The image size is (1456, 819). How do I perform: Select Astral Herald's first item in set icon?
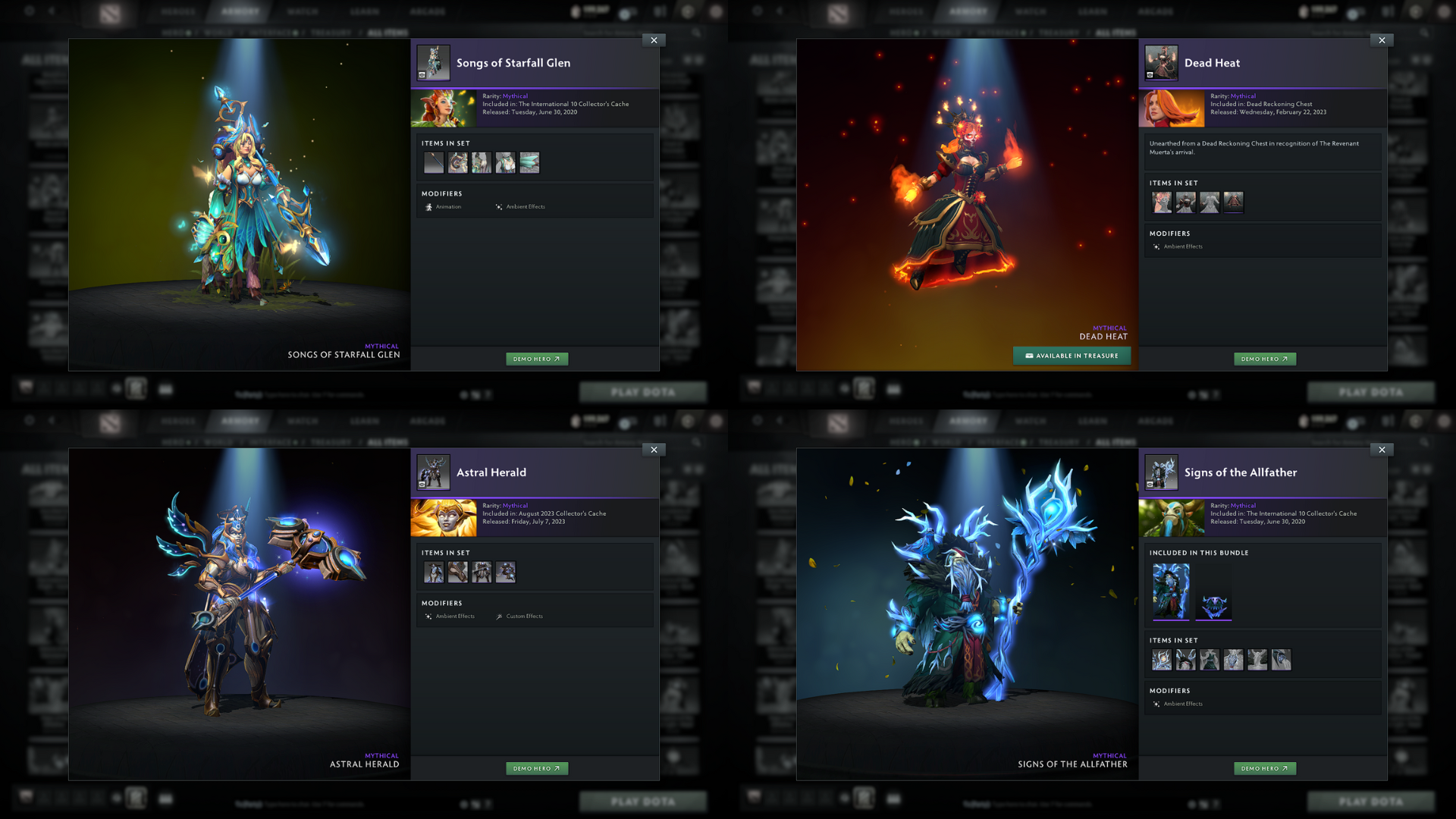click(x=434, y=572)
